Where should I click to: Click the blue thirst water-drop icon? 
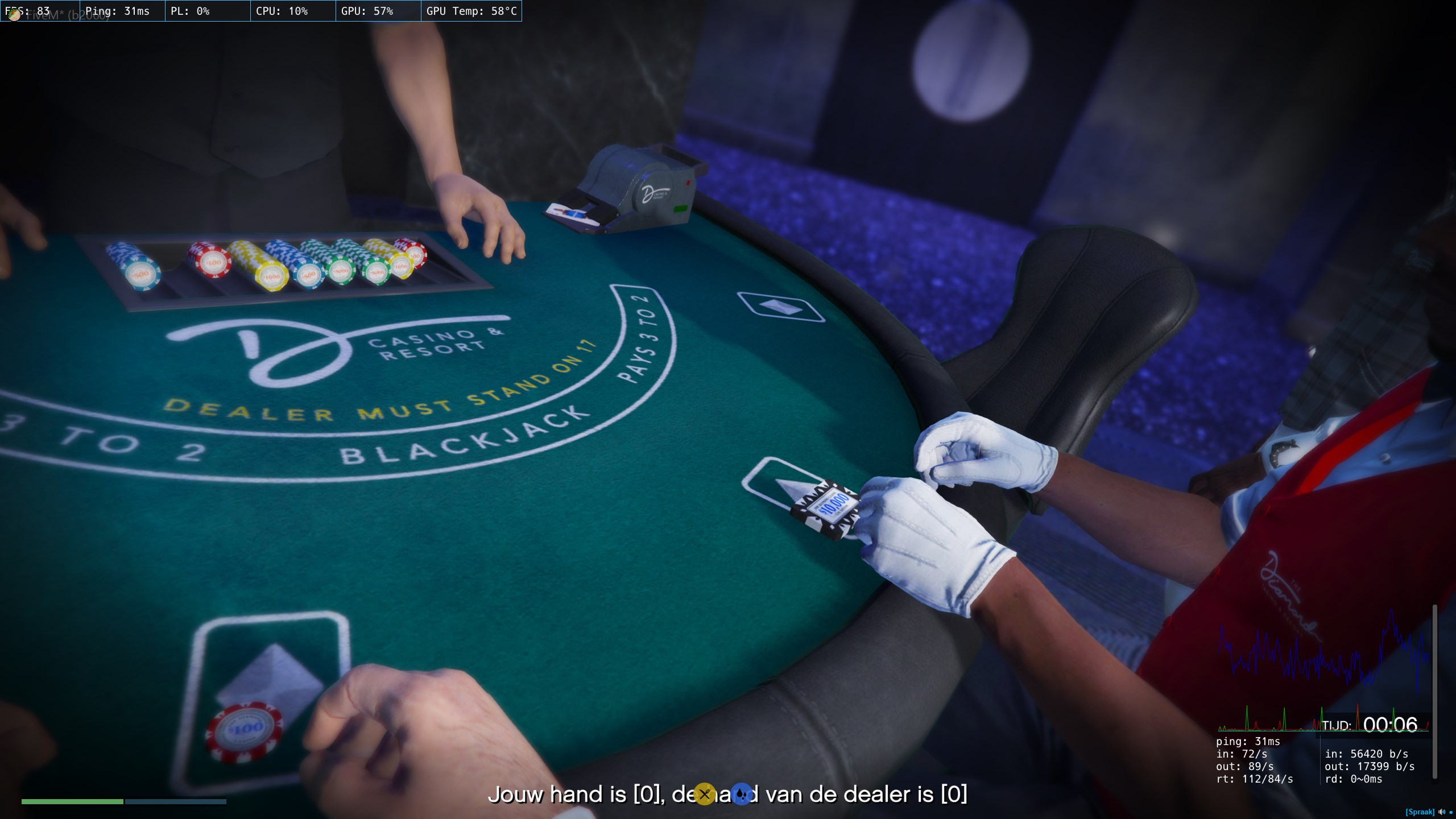pos(741,794)
